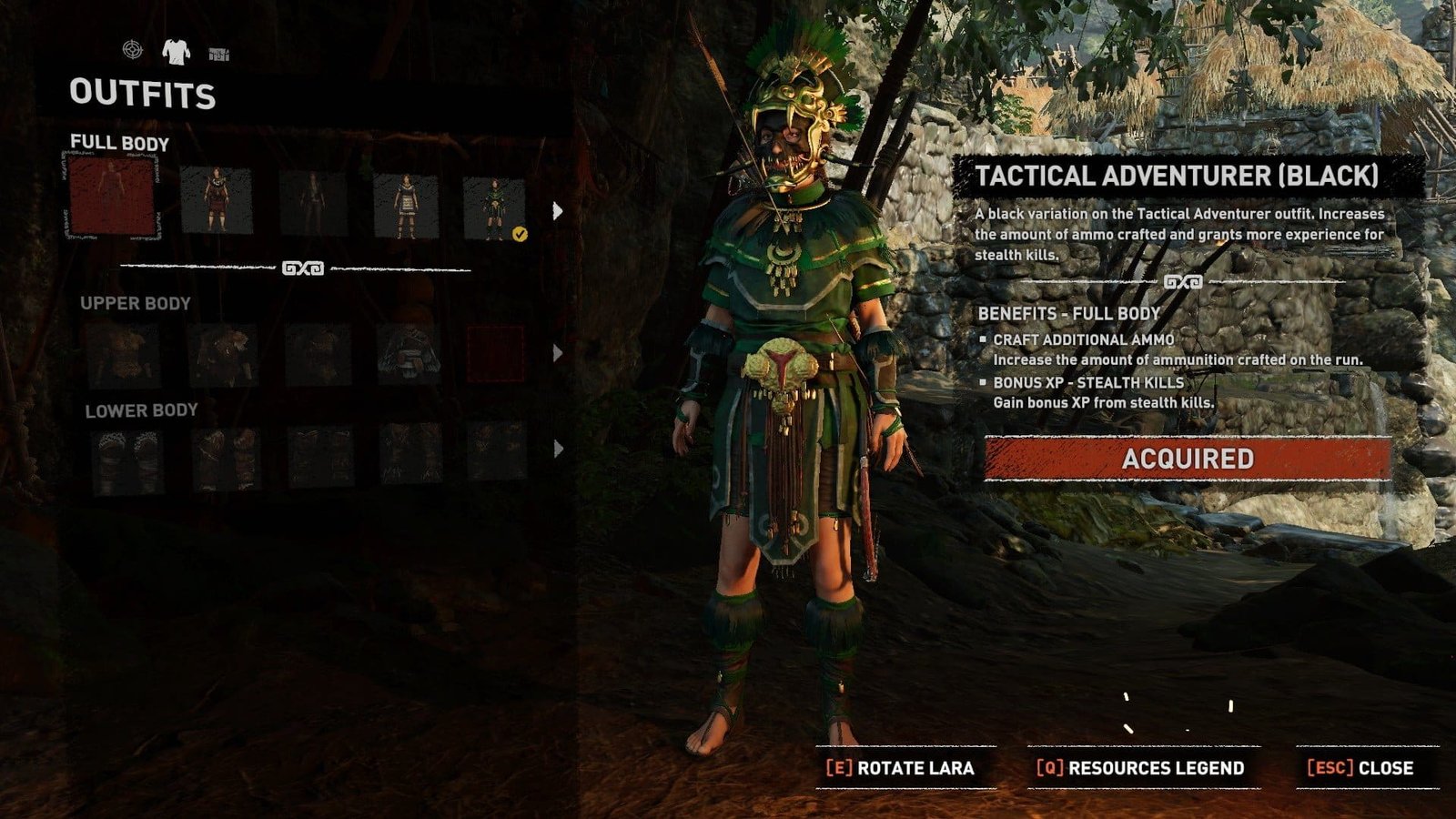Show more lower body items with arrow

(x=558, y=449)
